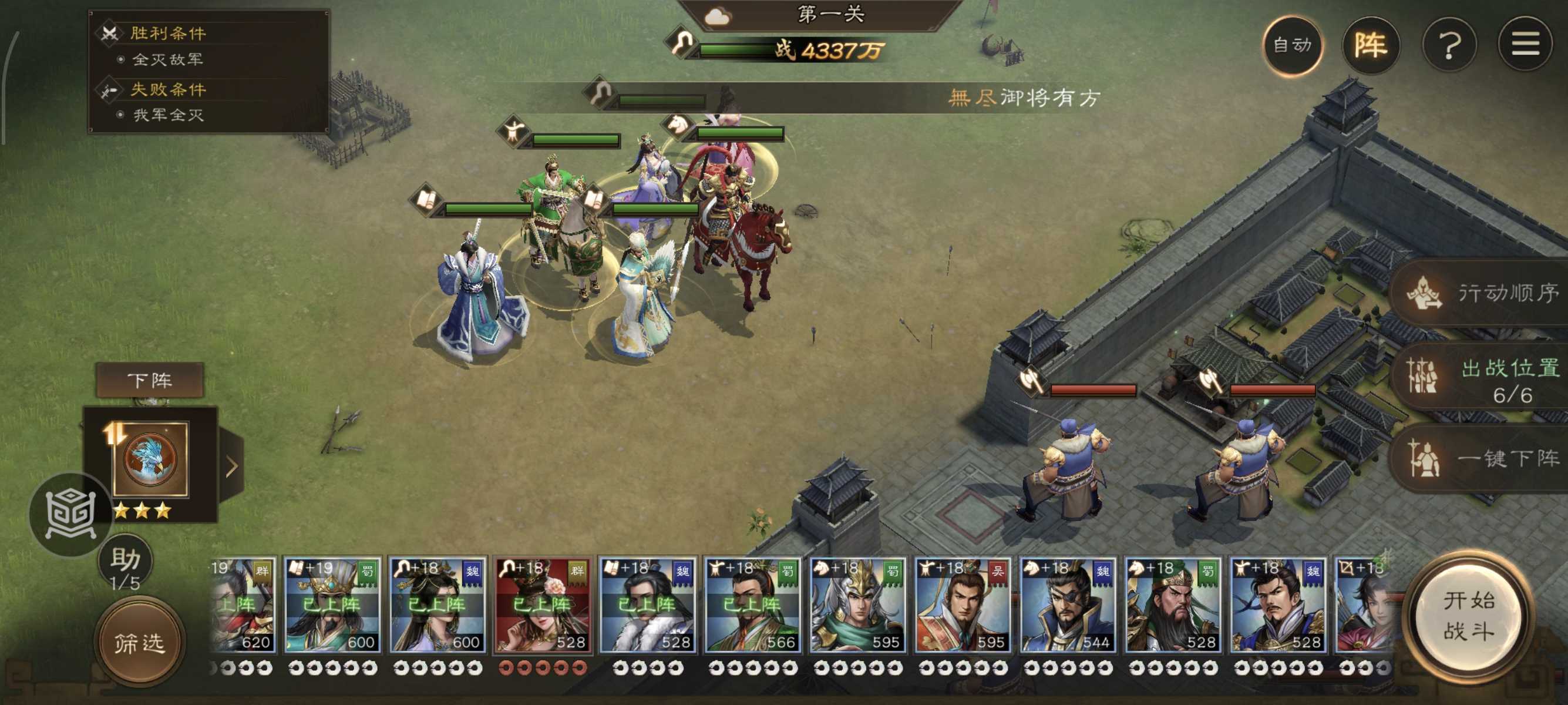
Task: Open the maze-patterned emblem icon
Action: click(70, 515)
